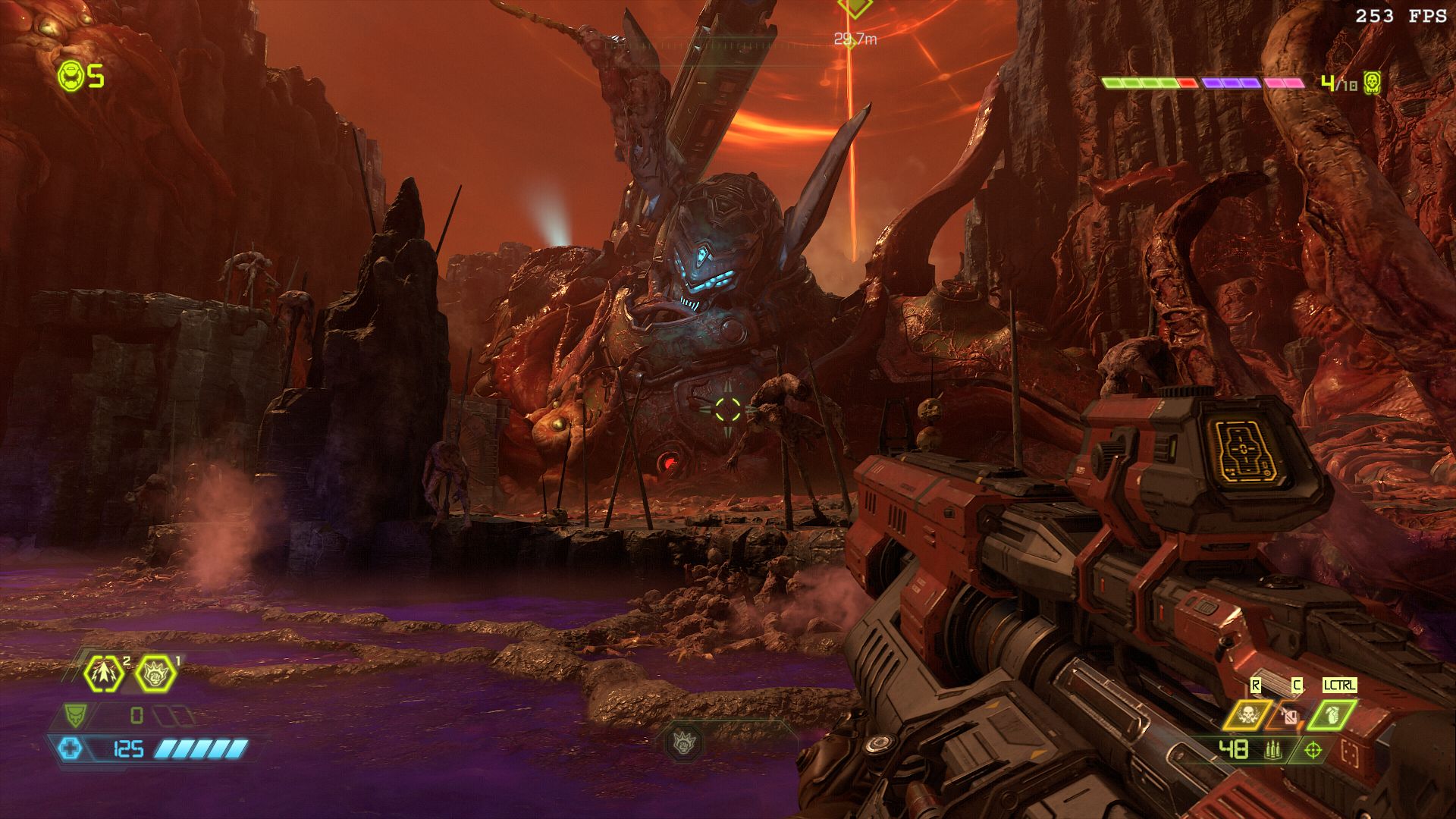Select the flame belch skull icon
The image size is (1456, 819).
(x=1246, y=715)
